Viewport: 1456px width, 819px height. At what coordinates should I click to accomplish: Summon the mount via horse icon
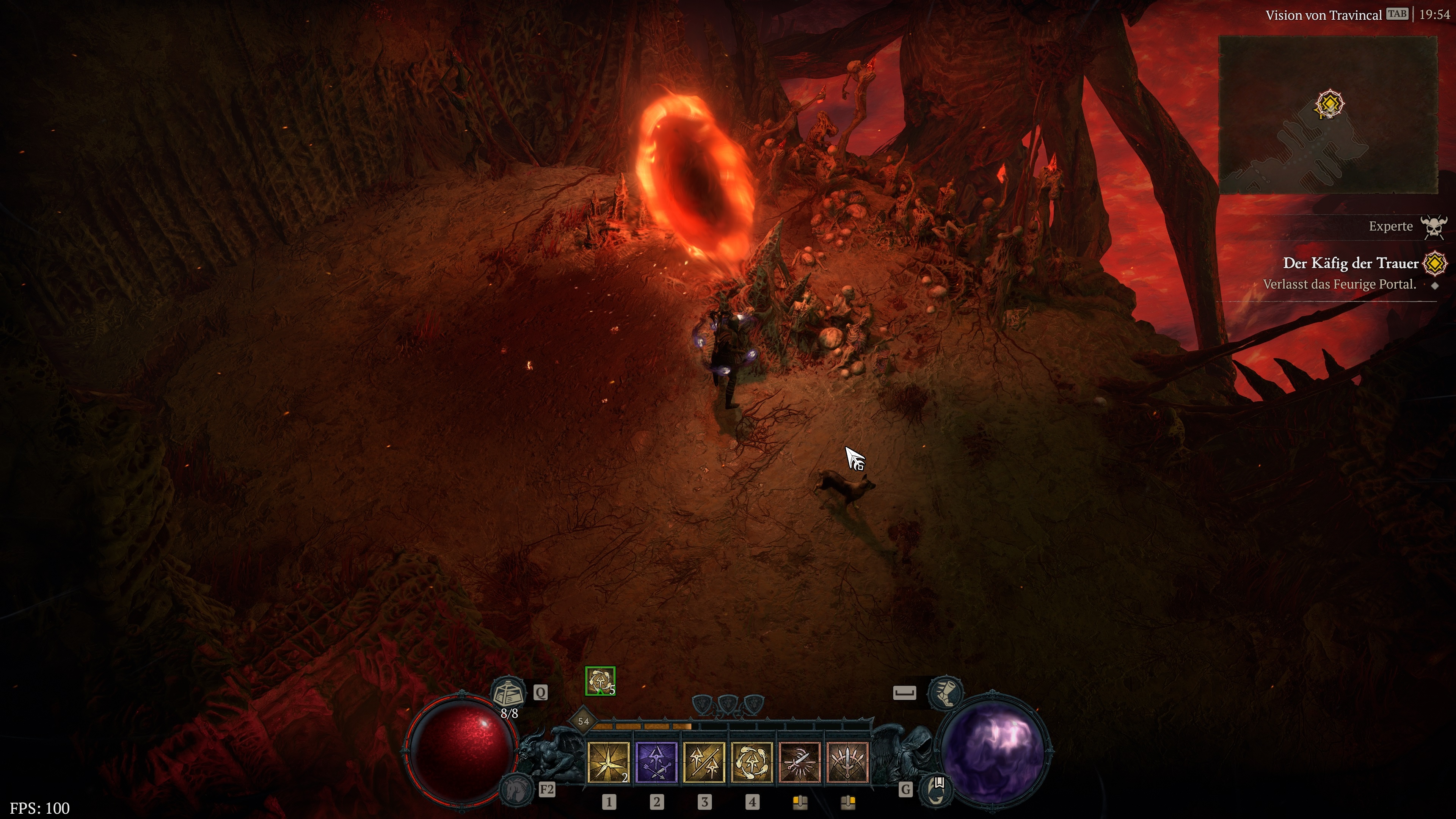pos(516,789)
